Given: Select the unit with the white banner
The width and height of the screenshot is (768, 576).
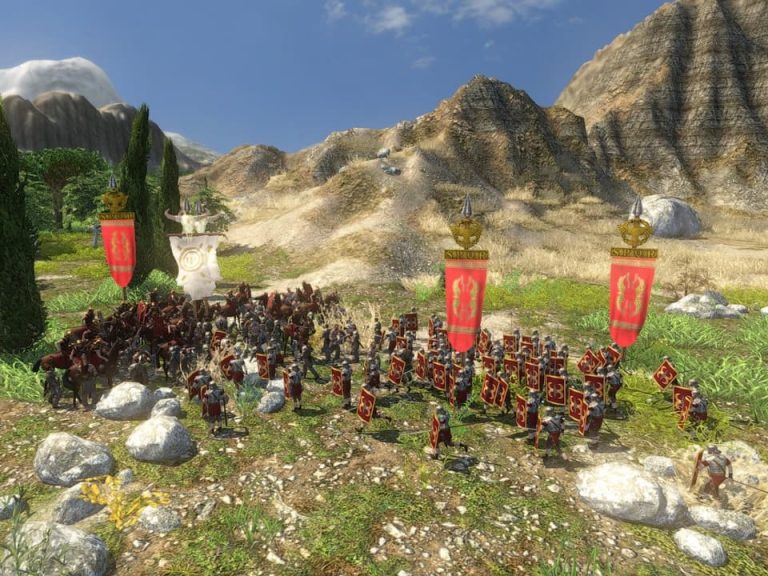Looking at the screenshot, I should coord(195,260).
